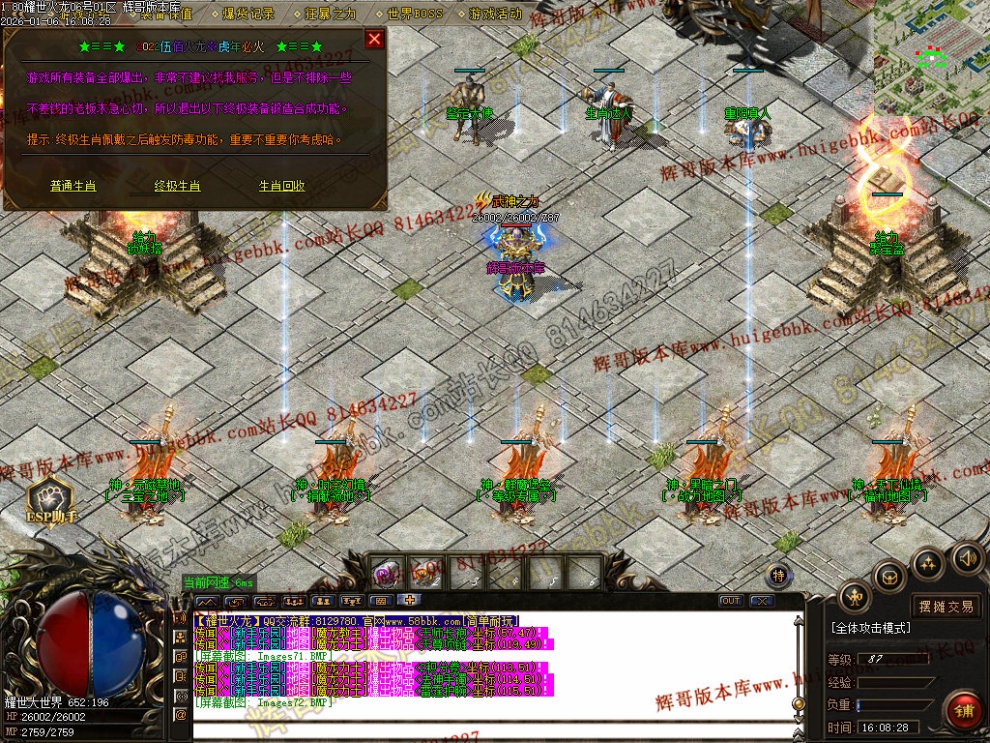Toggle the sound speaker button
The width and height of the screenshot is (990, 743).
pyautogui.click(x=966, y=558)
